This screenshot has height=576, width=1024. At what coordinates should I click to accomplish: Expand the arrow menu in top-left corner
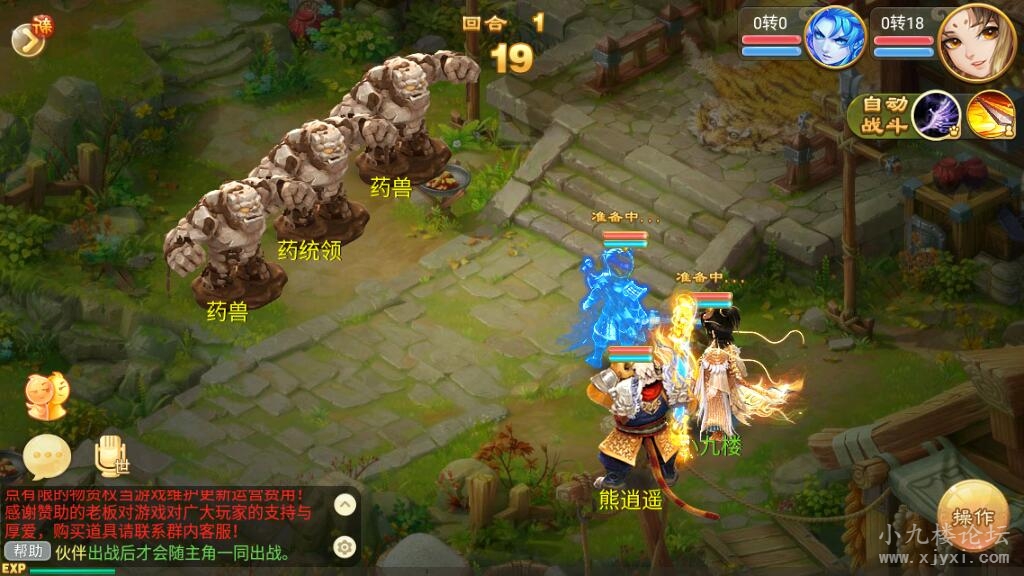(x=29, y=36)
